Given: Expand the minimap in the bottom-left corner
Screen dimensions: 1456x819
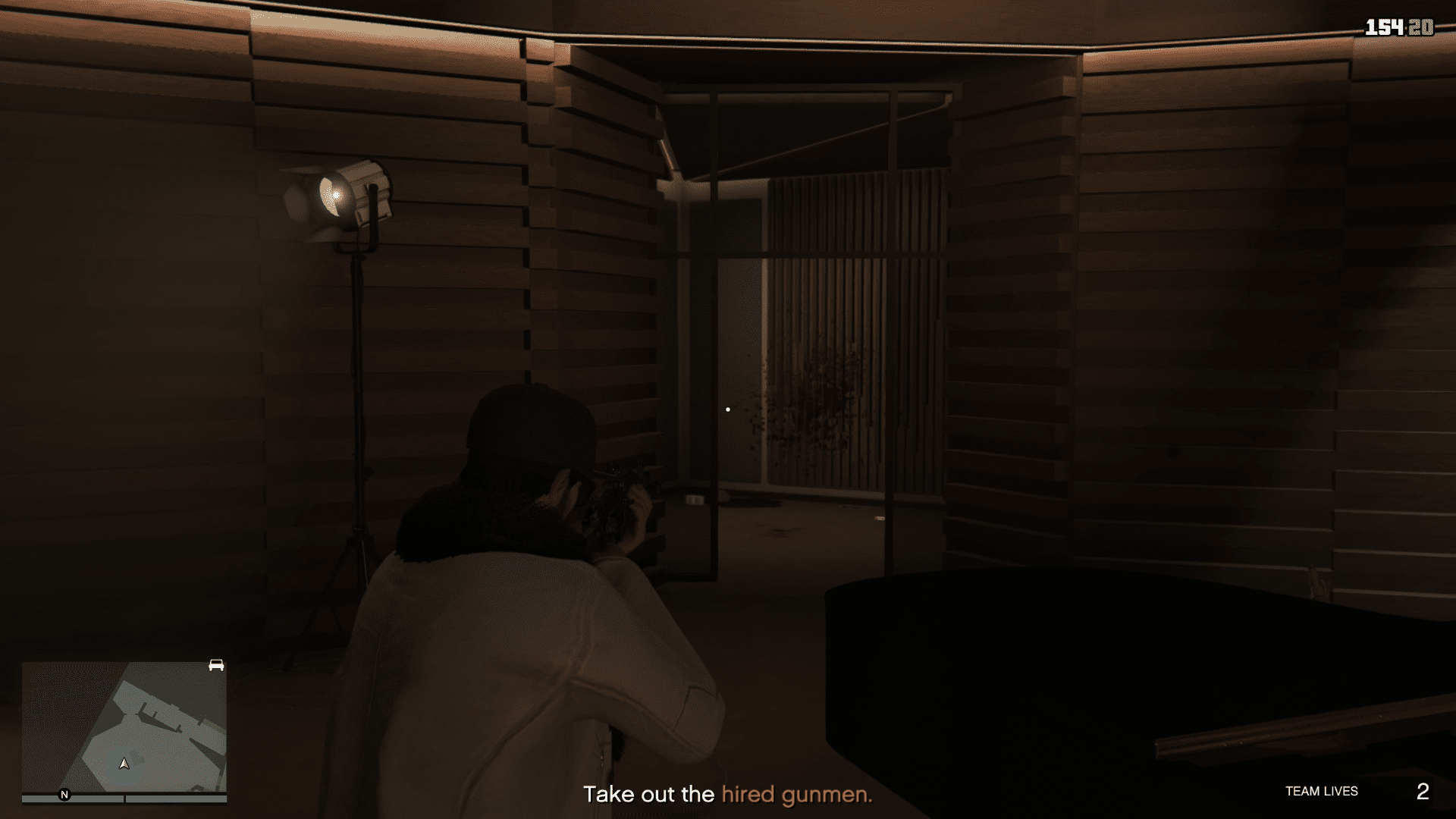Looking at the screenshot, I should coord(125,724).
